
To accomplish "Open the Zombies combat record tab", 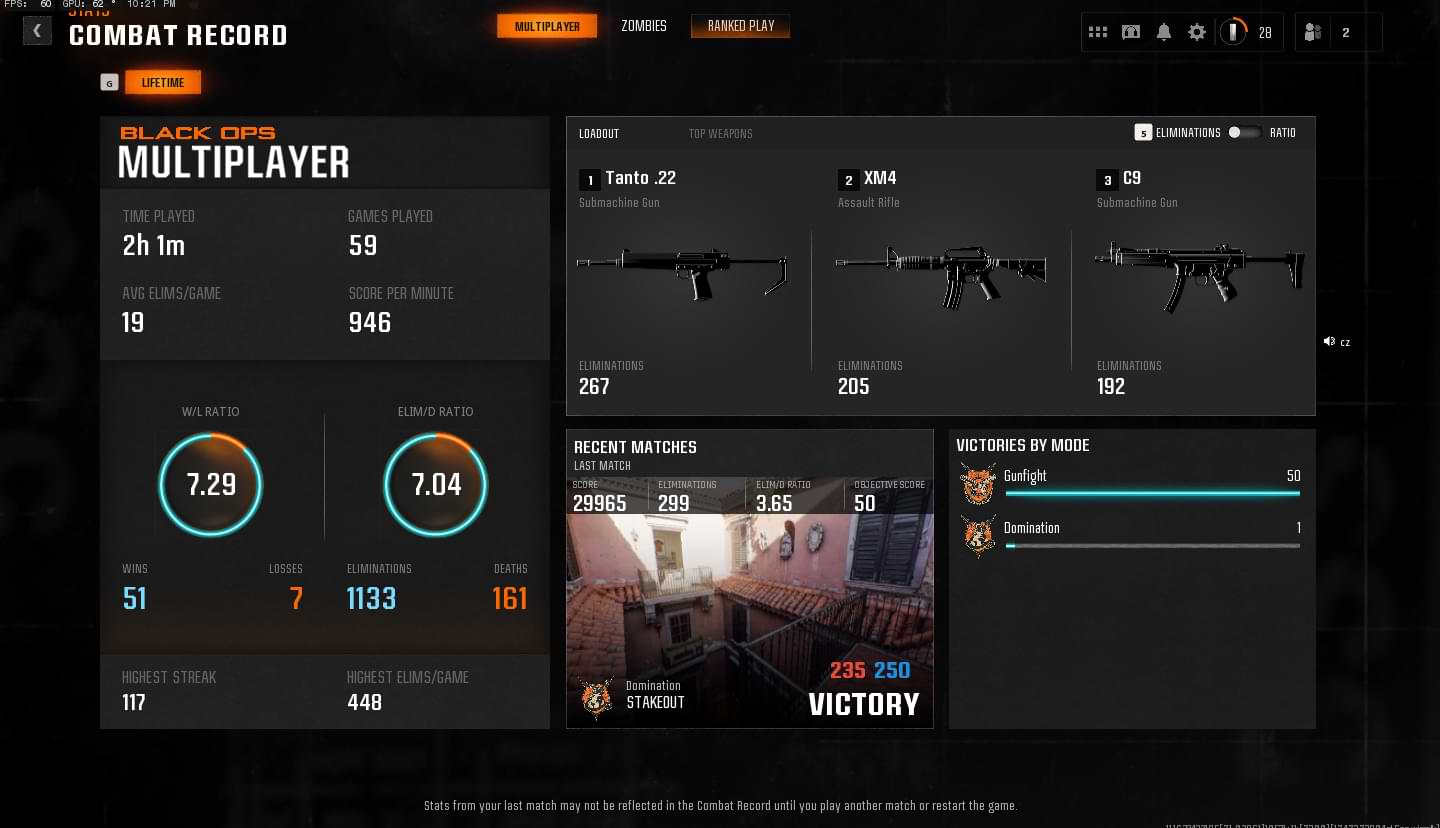I will point(643,26).
